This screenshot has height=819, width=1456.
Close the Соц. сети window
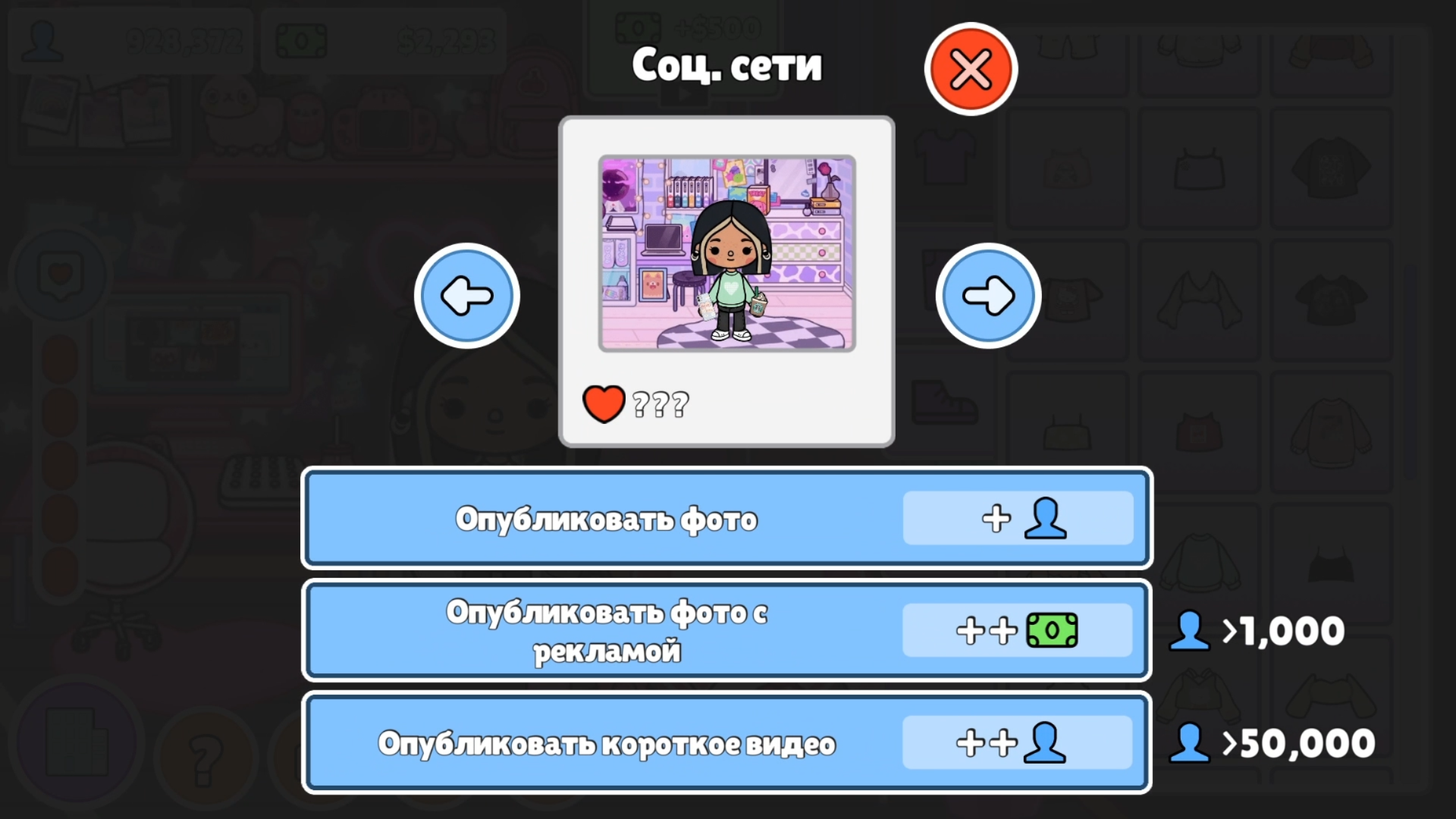[970, 68]
